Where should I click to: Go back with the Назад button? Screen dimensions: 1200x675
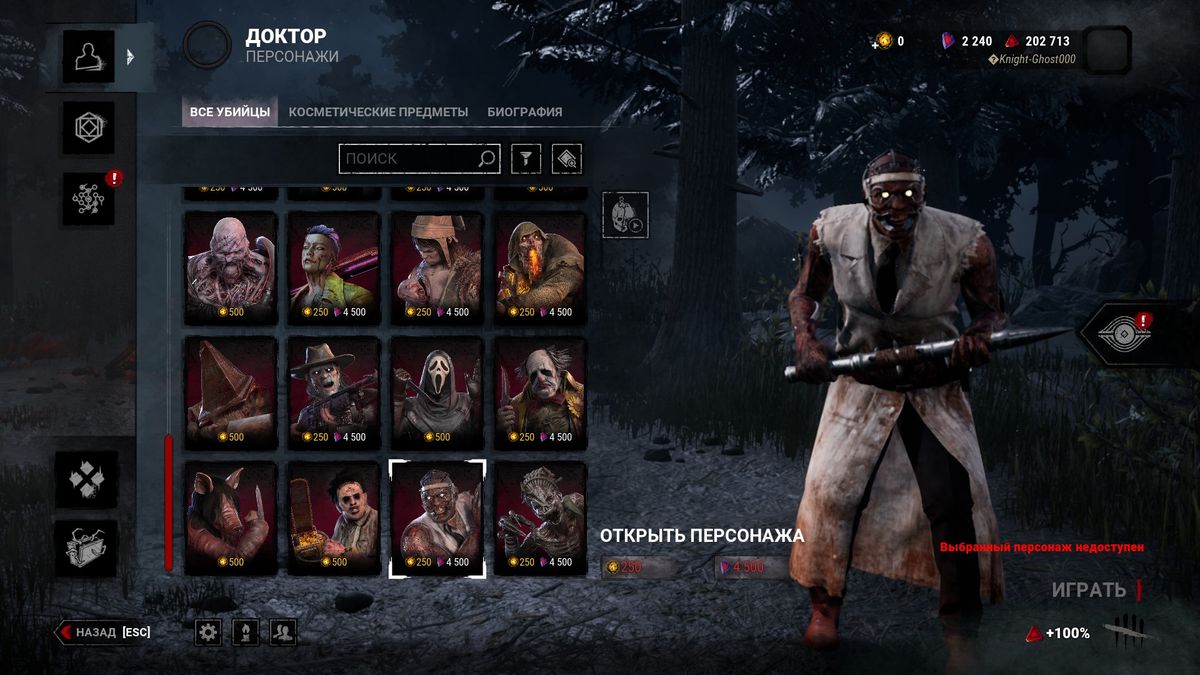click(104, 632)
